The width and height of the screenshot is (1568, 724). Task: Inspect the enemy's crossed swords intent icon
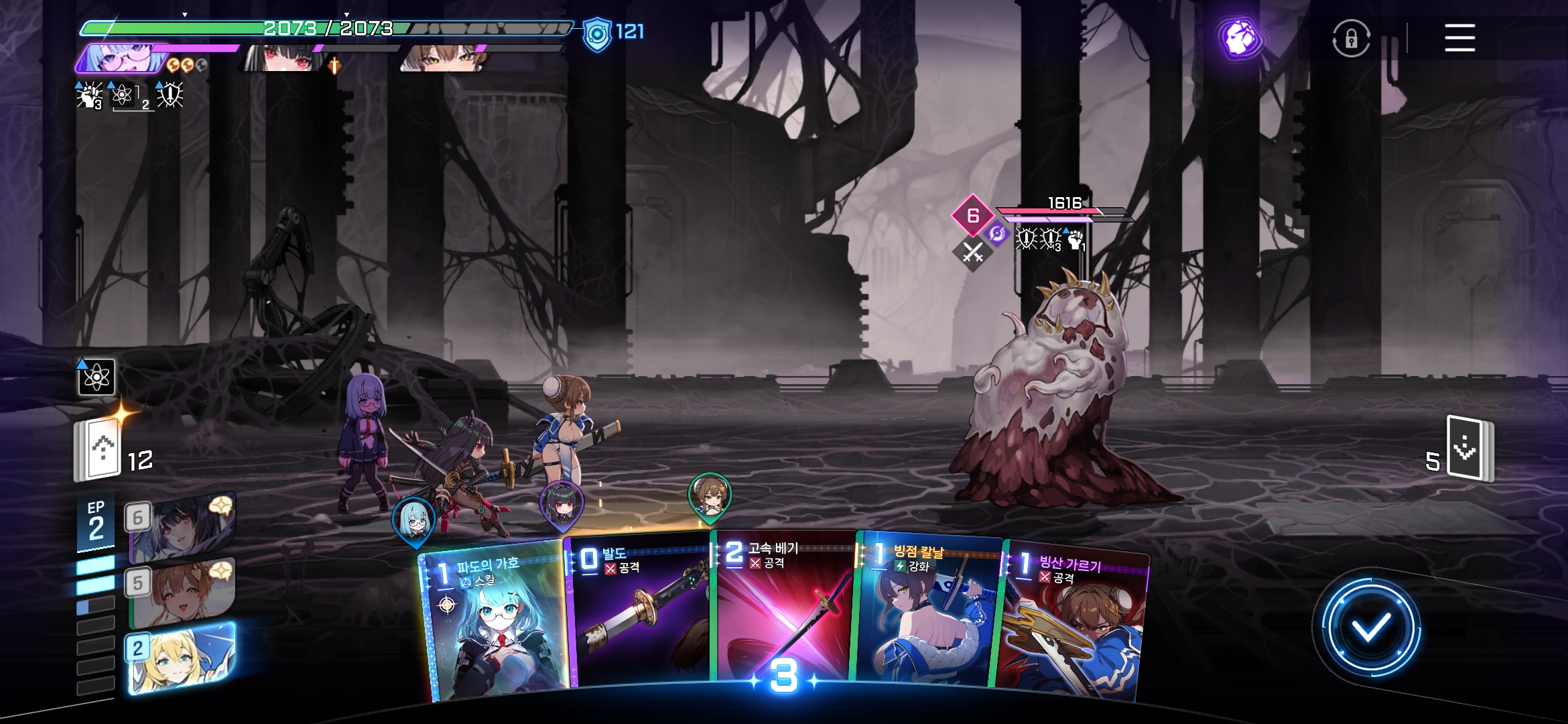972,253
